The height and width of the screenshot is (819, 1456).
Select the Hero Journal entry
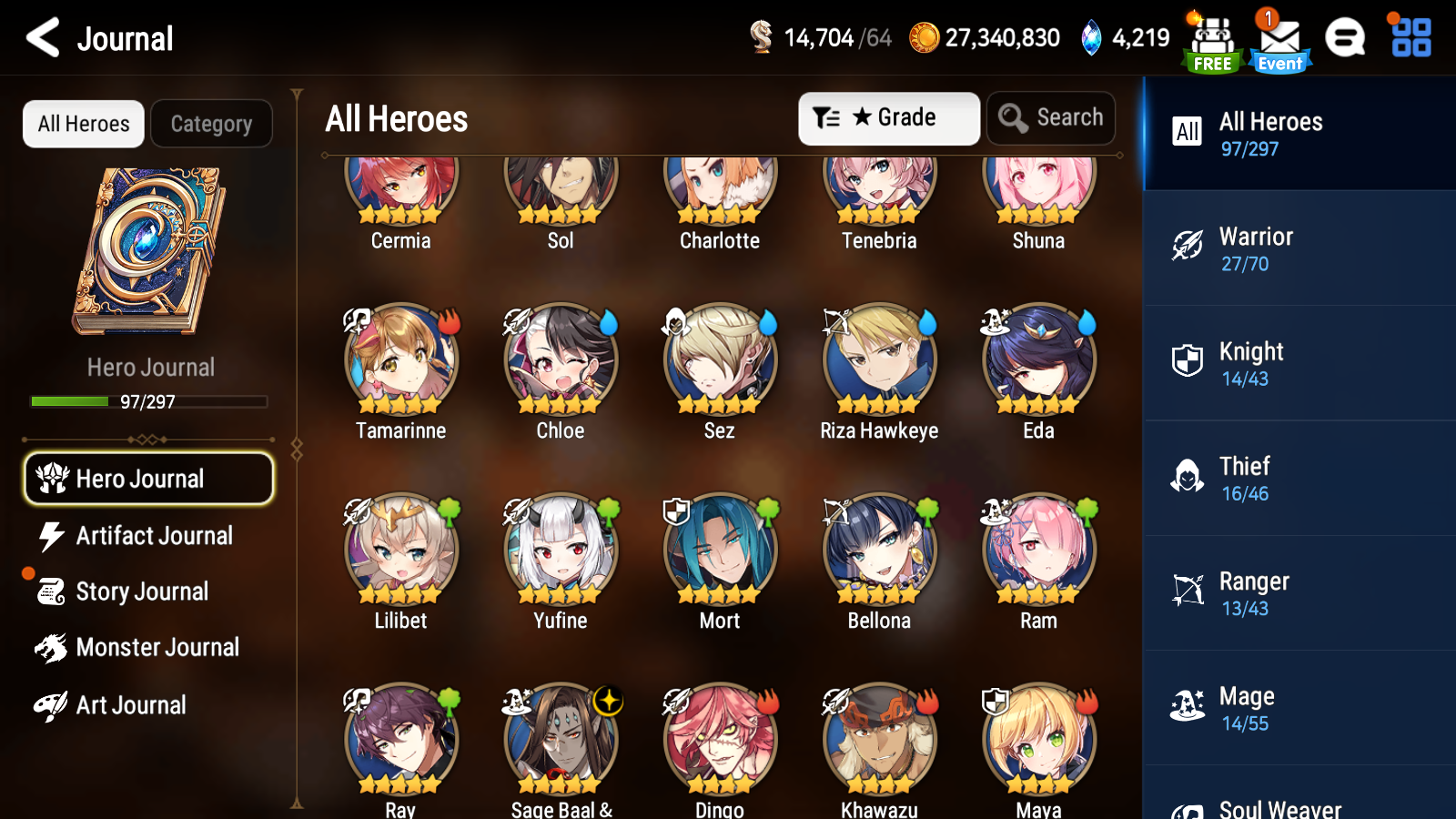148,478
